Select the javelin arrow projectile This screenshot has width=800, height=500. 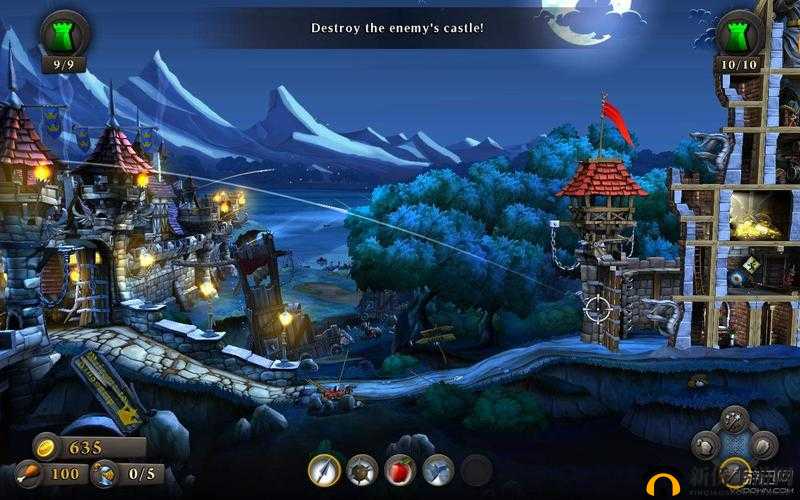[324, 469]
